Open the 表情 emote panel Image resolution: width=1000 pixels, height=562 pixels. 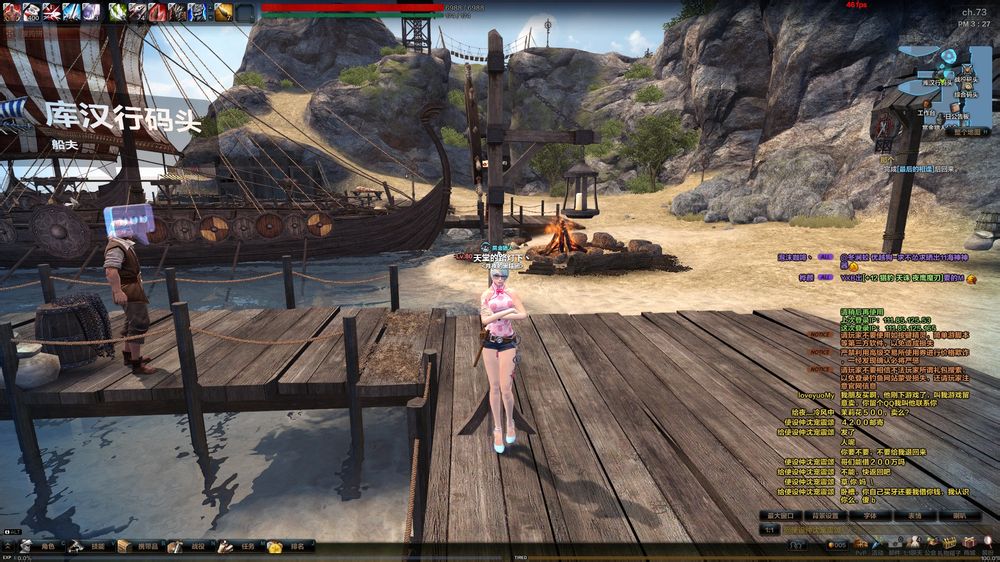tap(913, 516)
